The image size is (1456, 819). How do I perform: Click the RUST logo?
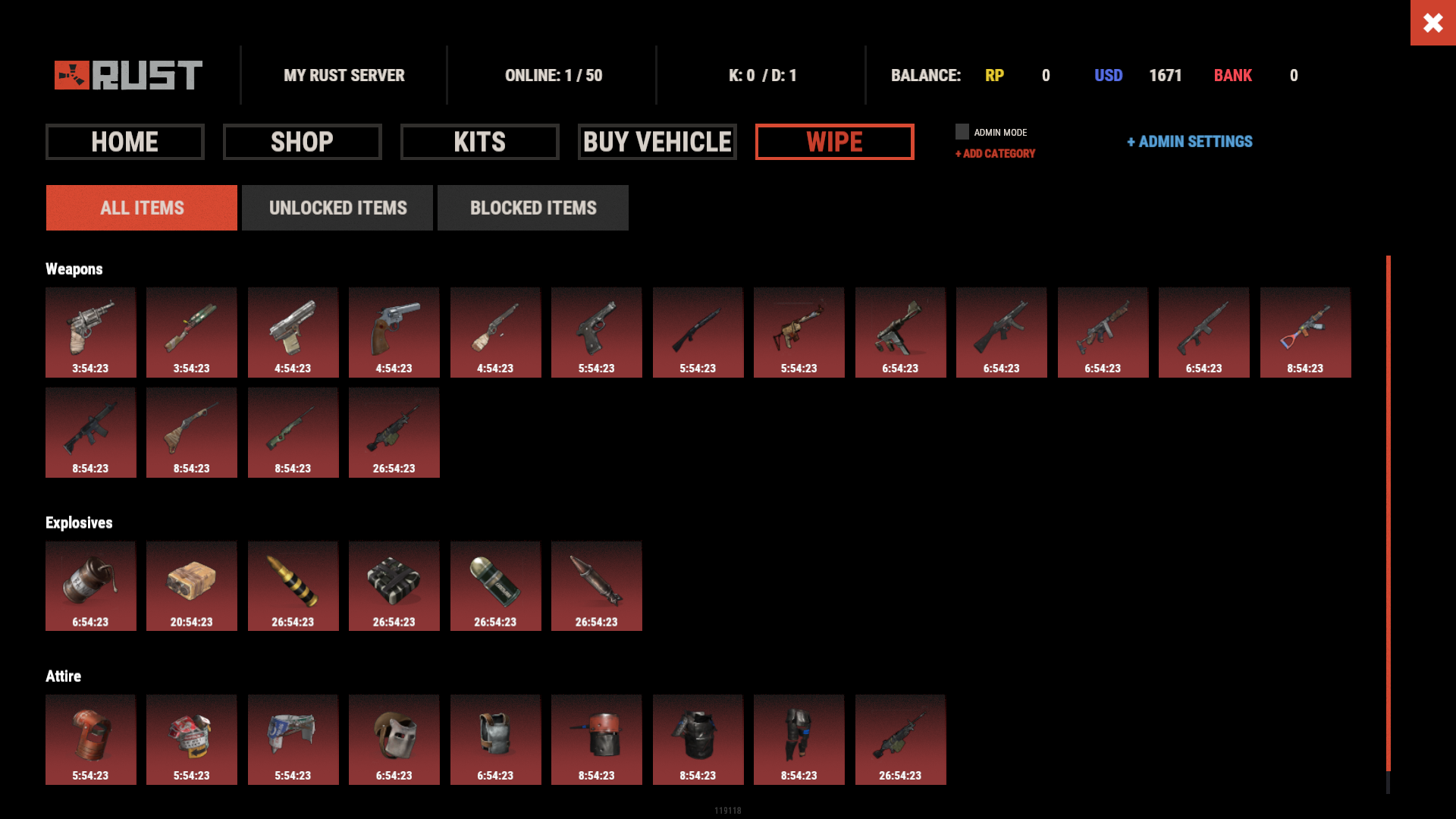[x=126, y=75]
